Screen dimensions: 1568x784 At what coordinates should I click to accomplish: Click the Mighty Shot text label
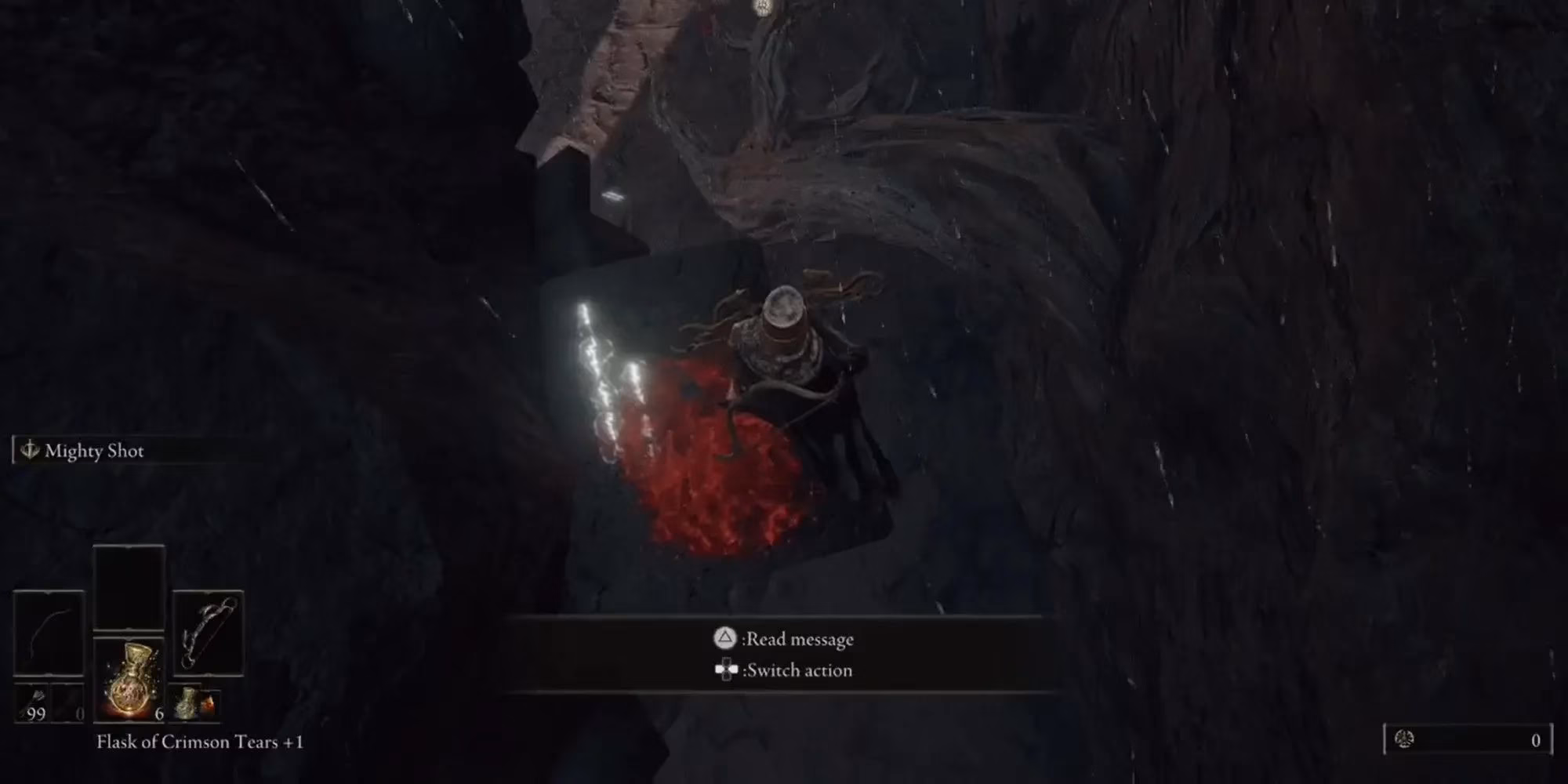coord(96,450)
